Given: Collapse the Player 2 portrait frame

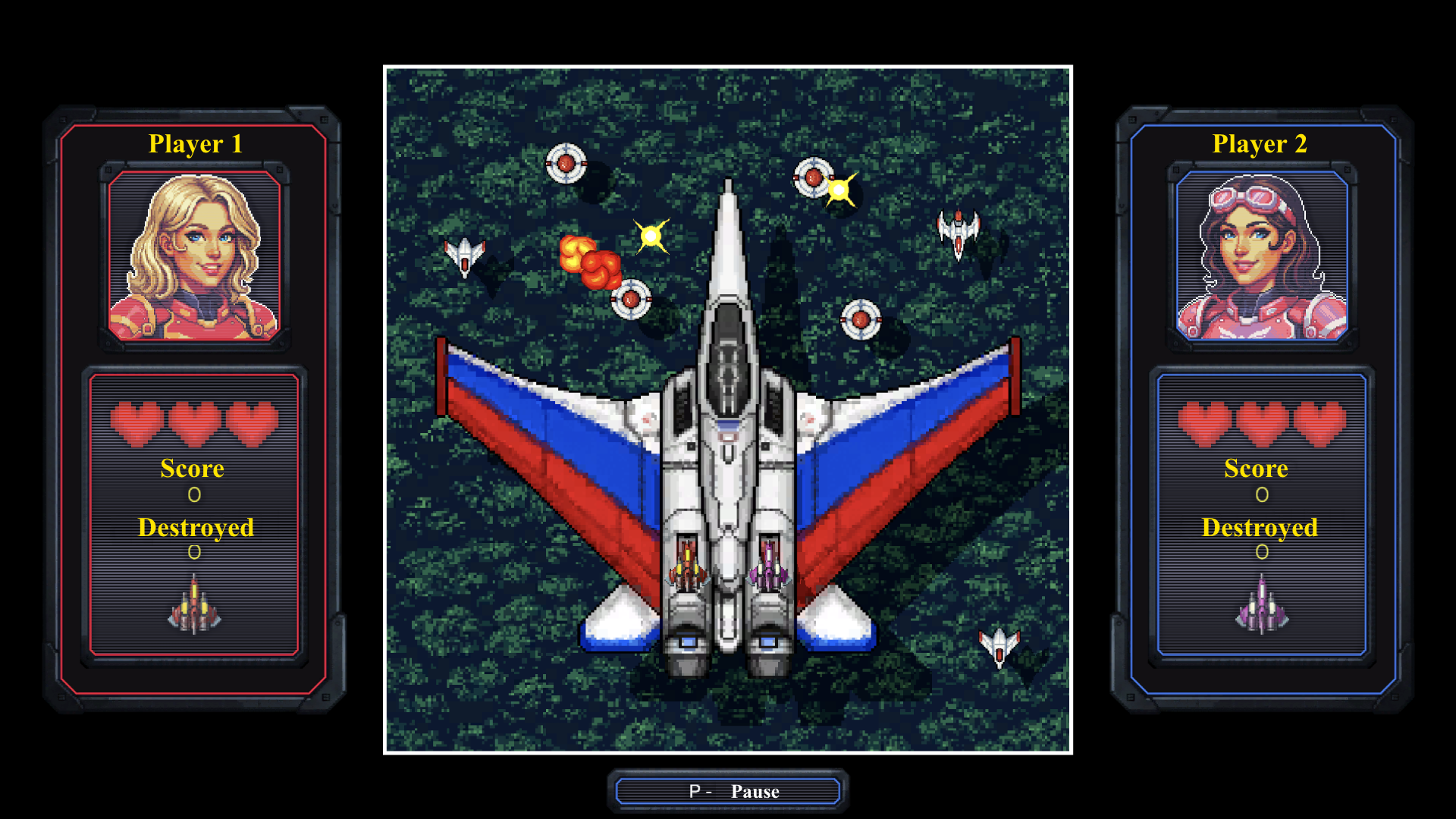Looking at the screenshot, I should (x=1260, y=258).
